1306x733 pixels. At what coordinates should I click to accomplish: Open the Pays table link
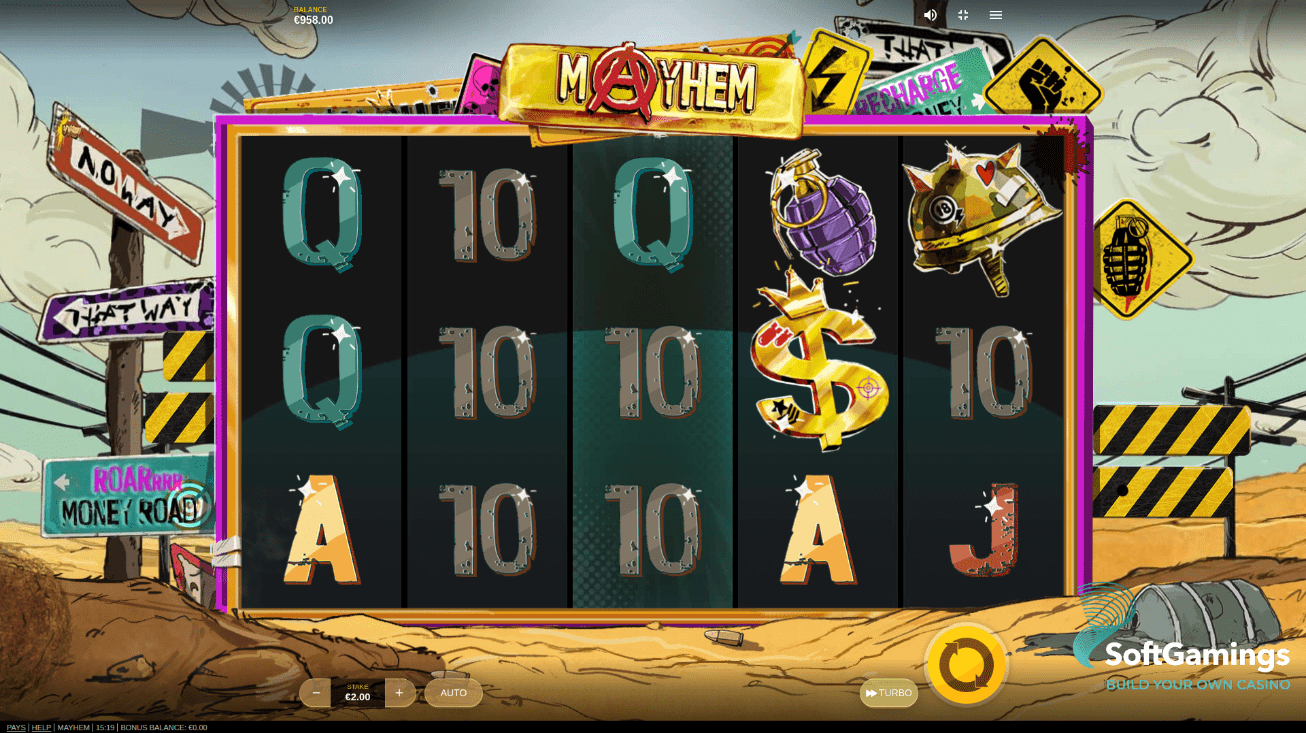[16, 727]
